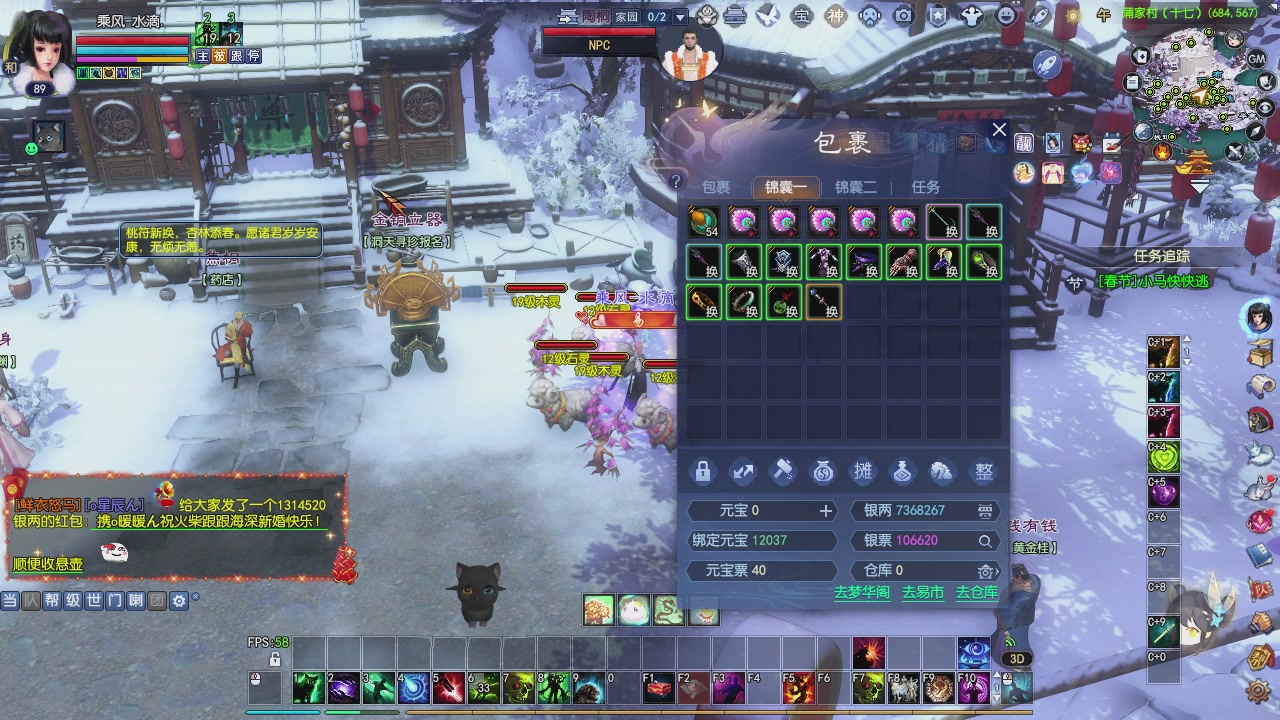Open the 任务 tab in the bag

[926, 187]
